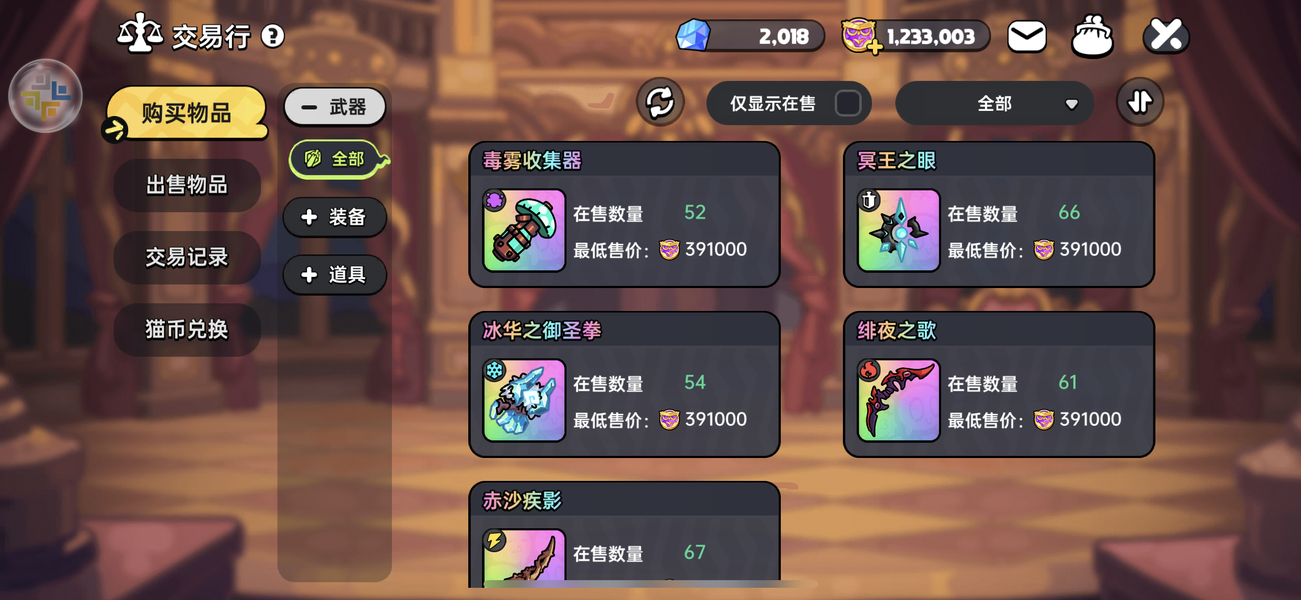Switch to the 购买物品 tab

[x=187, y=113]
